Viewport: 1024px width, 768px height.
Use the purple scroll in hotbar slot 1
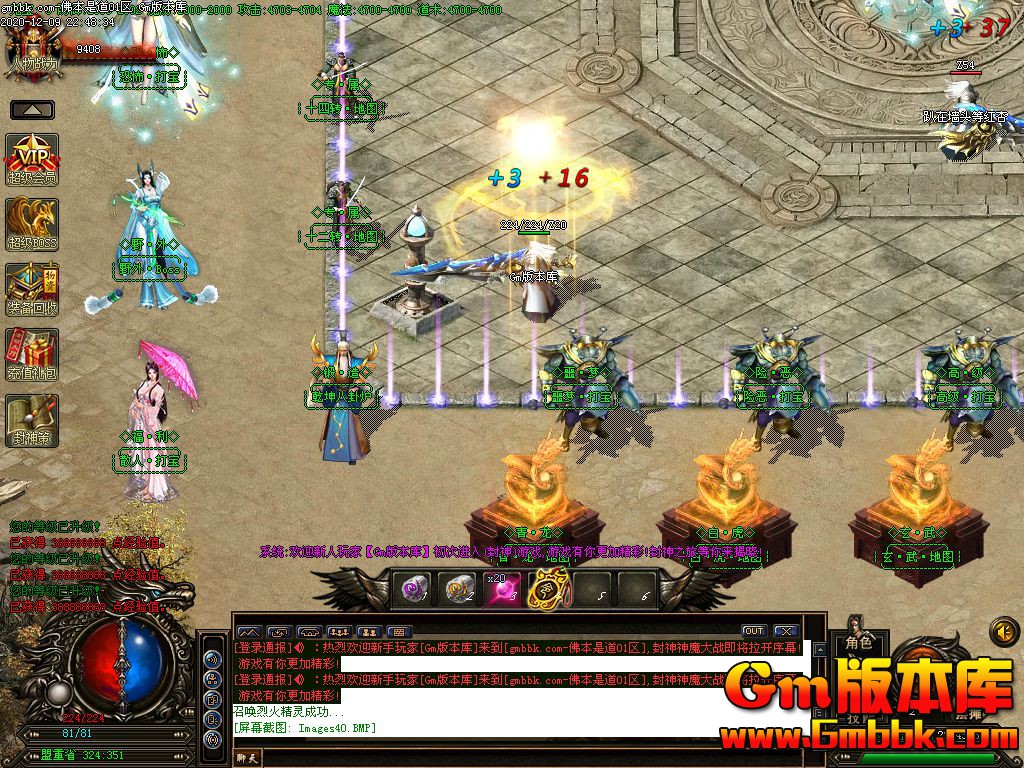tap(414, 590)
